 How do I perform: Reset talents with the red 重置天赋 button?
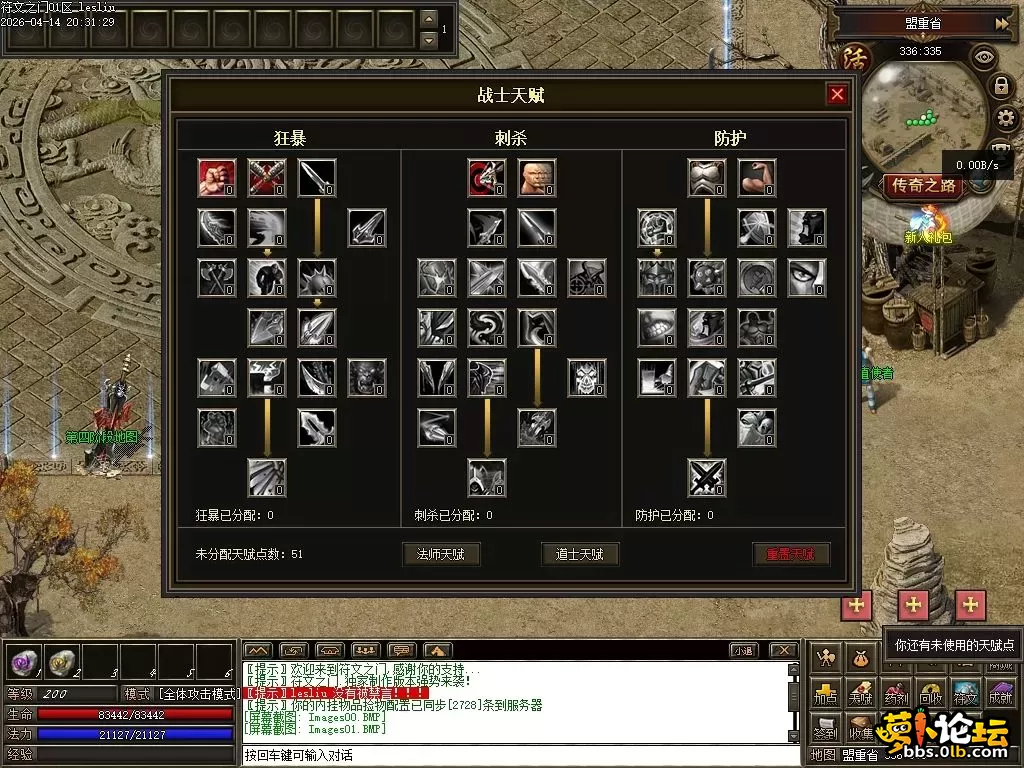[791, 554]
